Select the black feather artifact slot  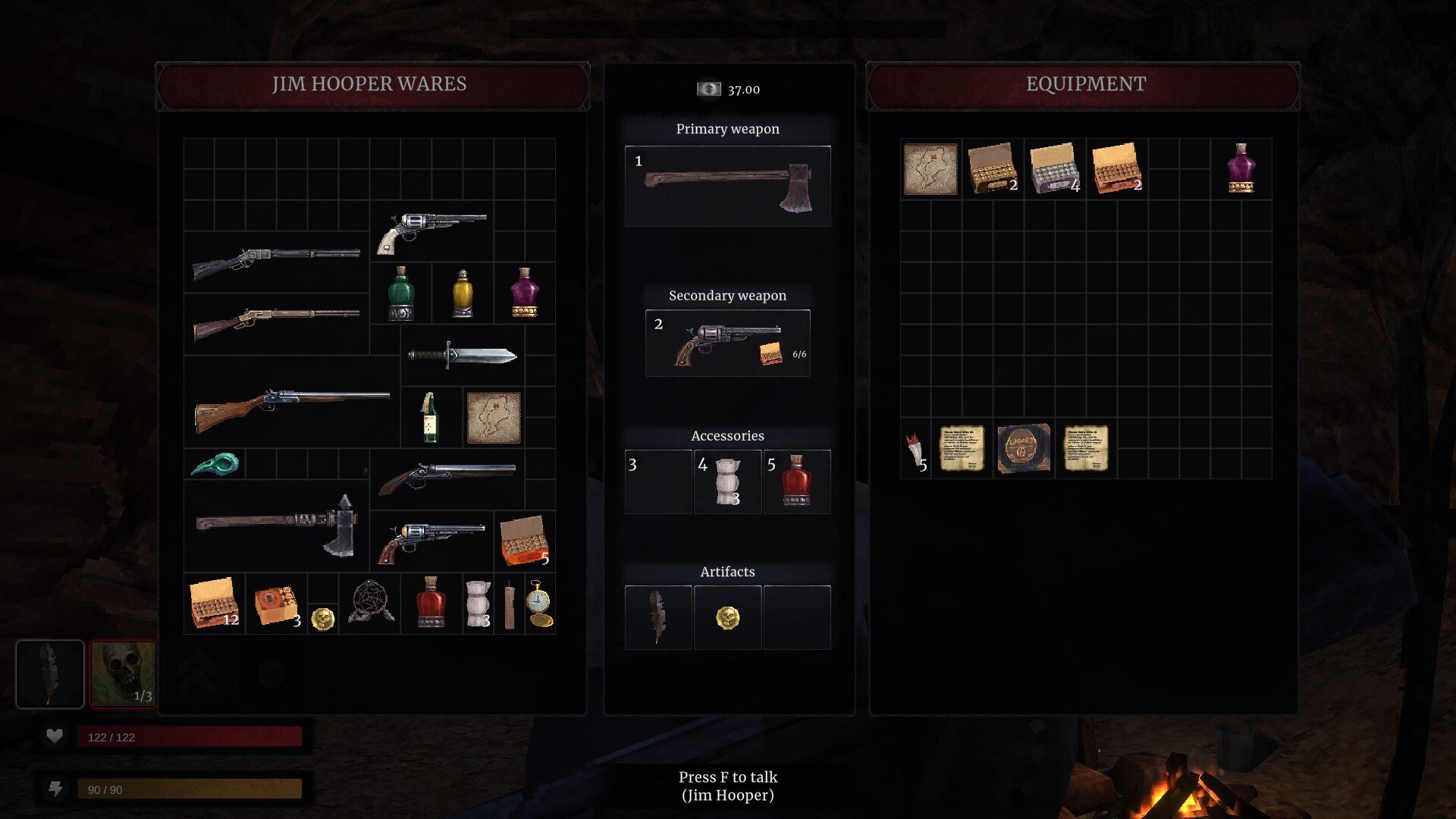[x=657, y=617]
